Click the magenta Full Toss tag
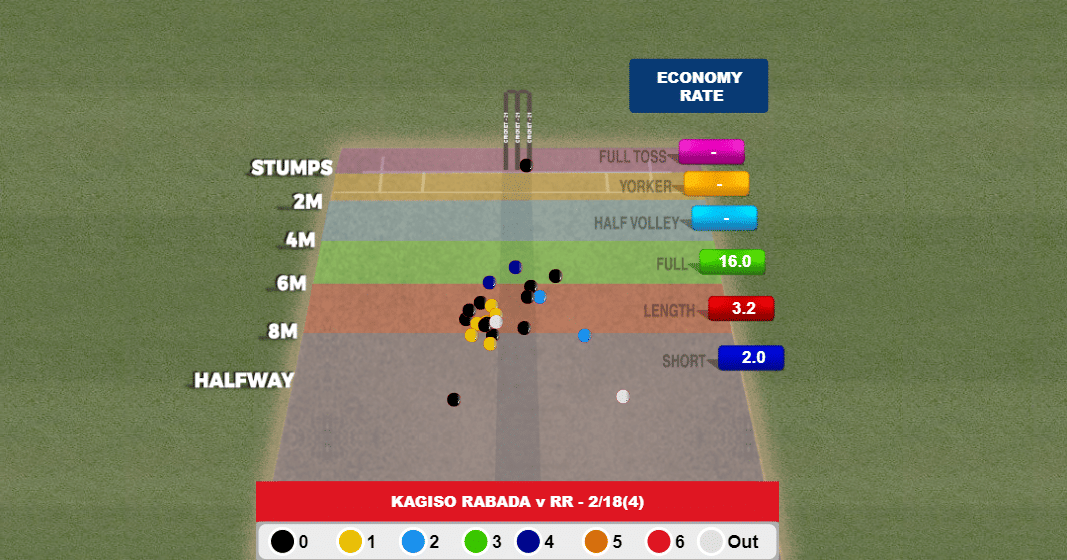Viewport: 1067px width, 560px height. [712, 152]
